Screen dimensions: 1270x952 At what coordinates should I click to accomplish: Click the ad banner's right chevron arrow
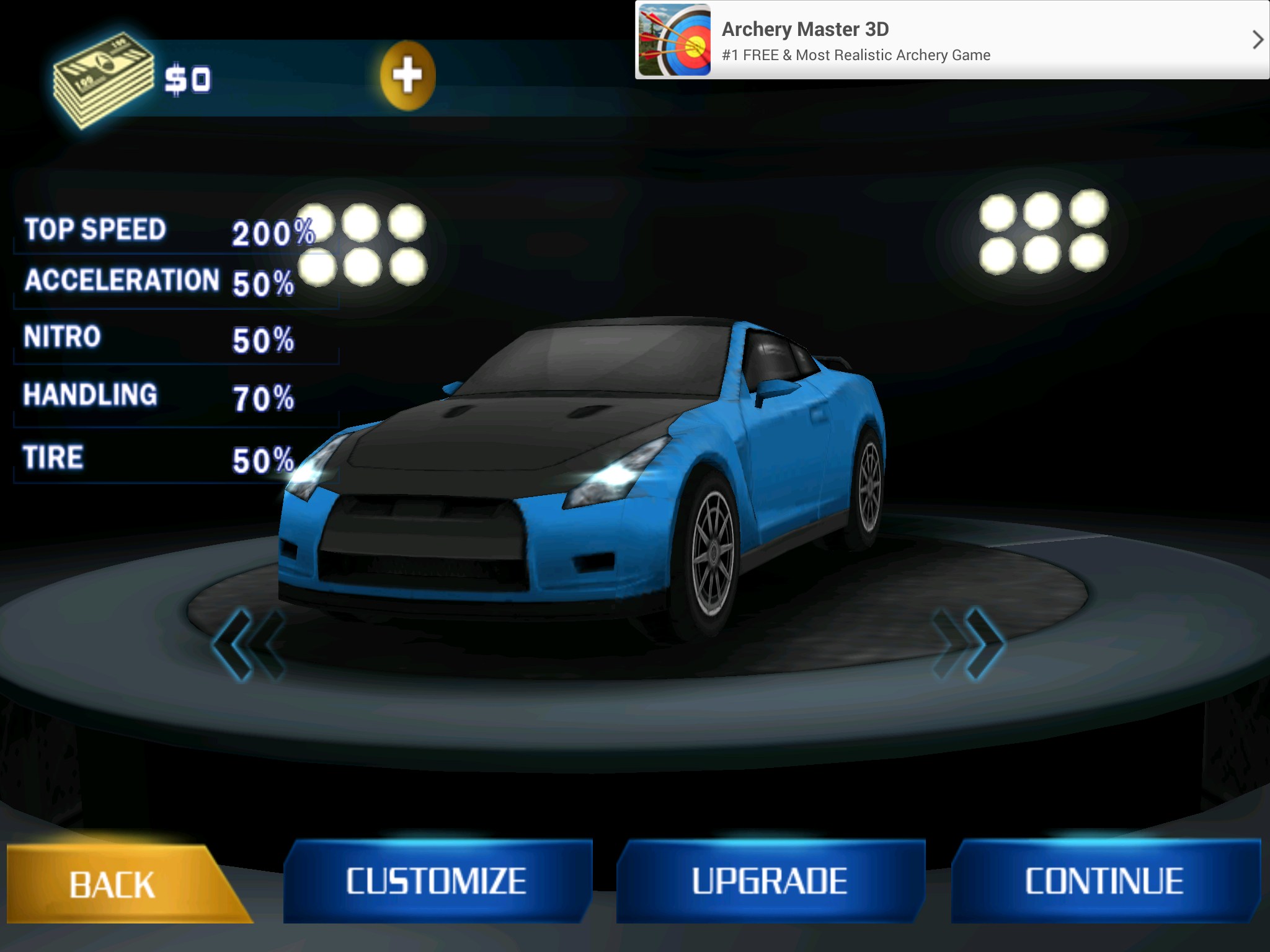(1257, 40)
